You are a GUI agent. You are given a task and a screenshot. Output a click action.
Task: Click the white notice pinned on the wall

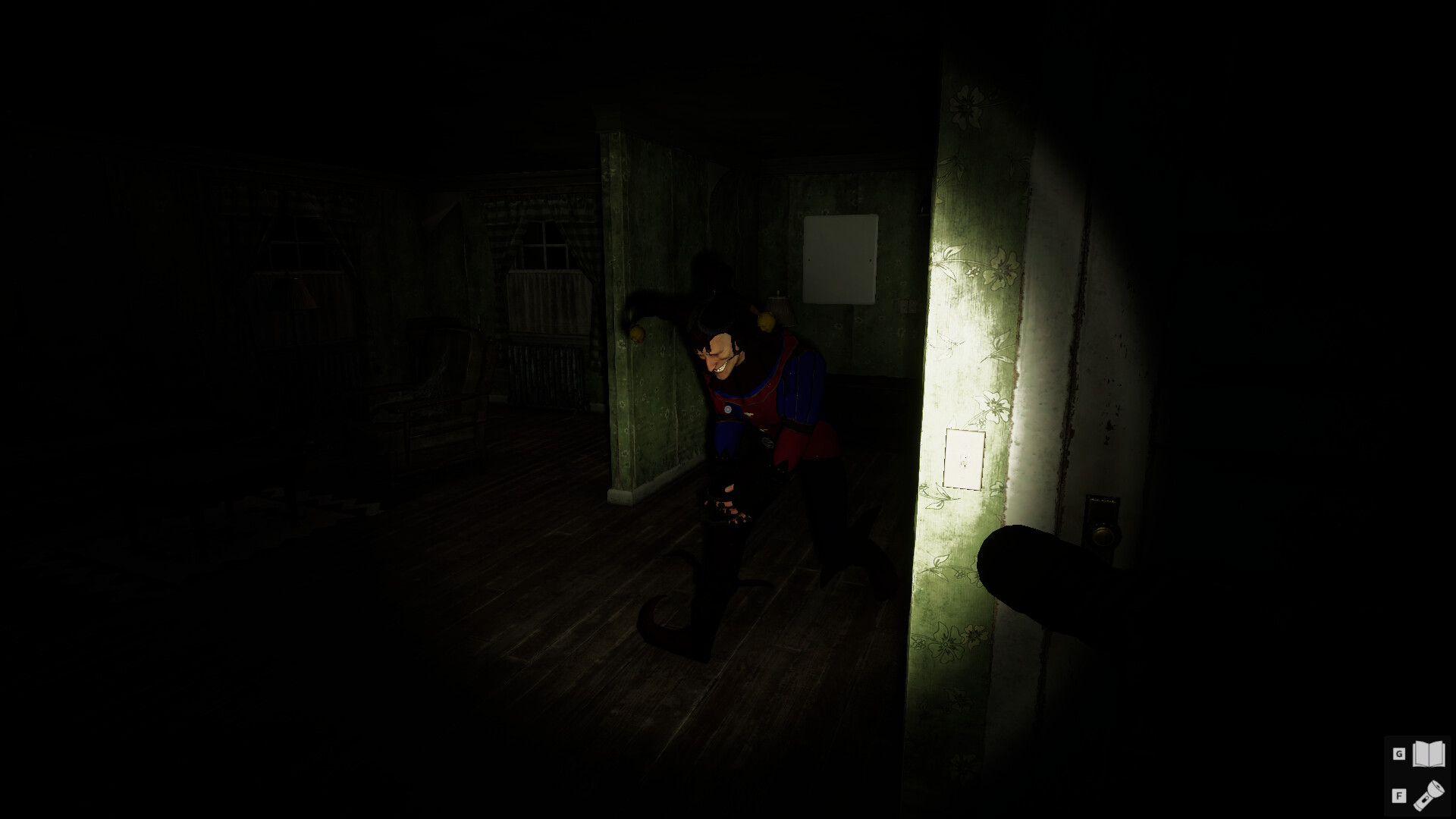(842, 258)
